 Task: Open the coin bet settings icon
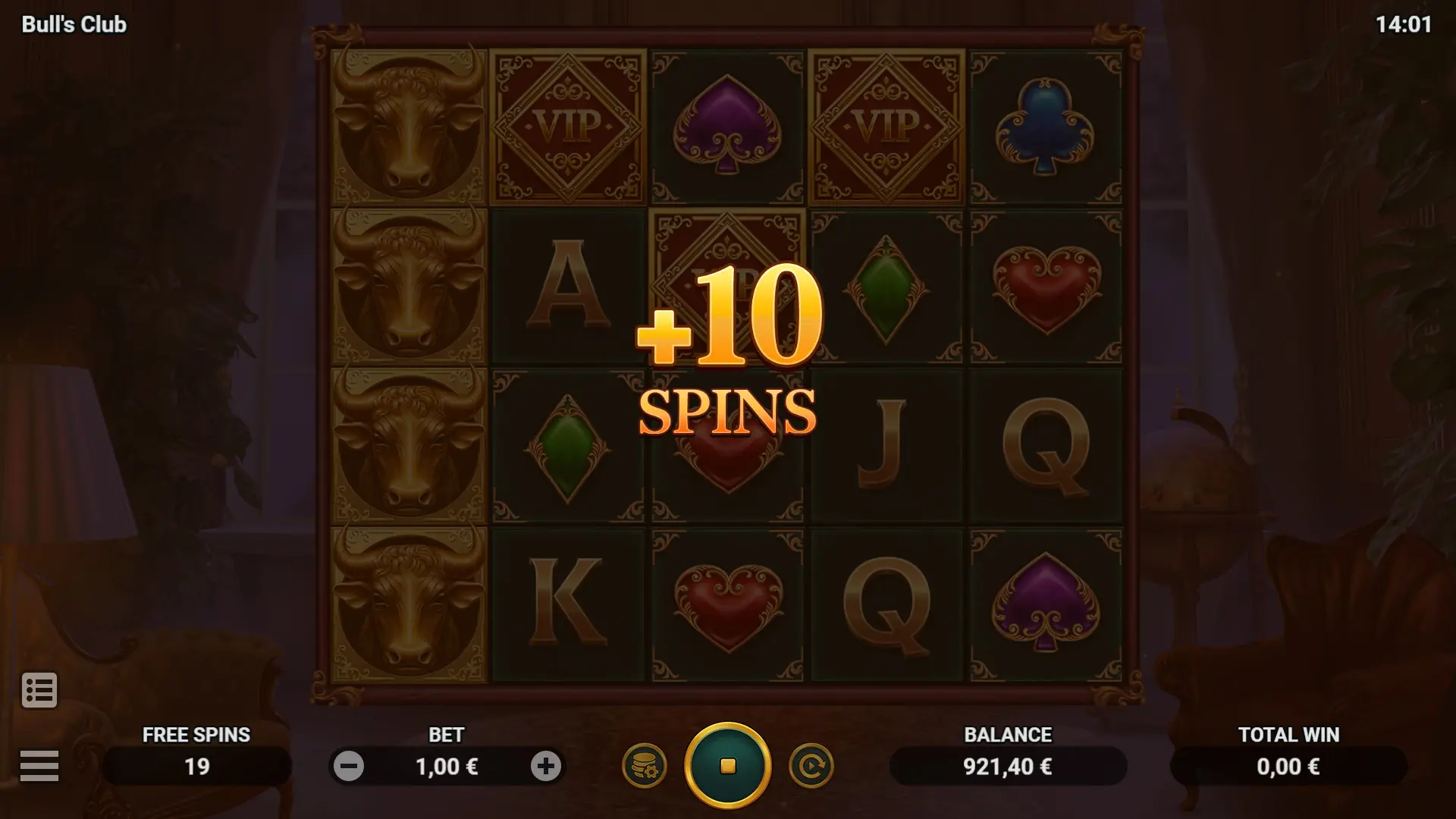(x=644, y=766)
